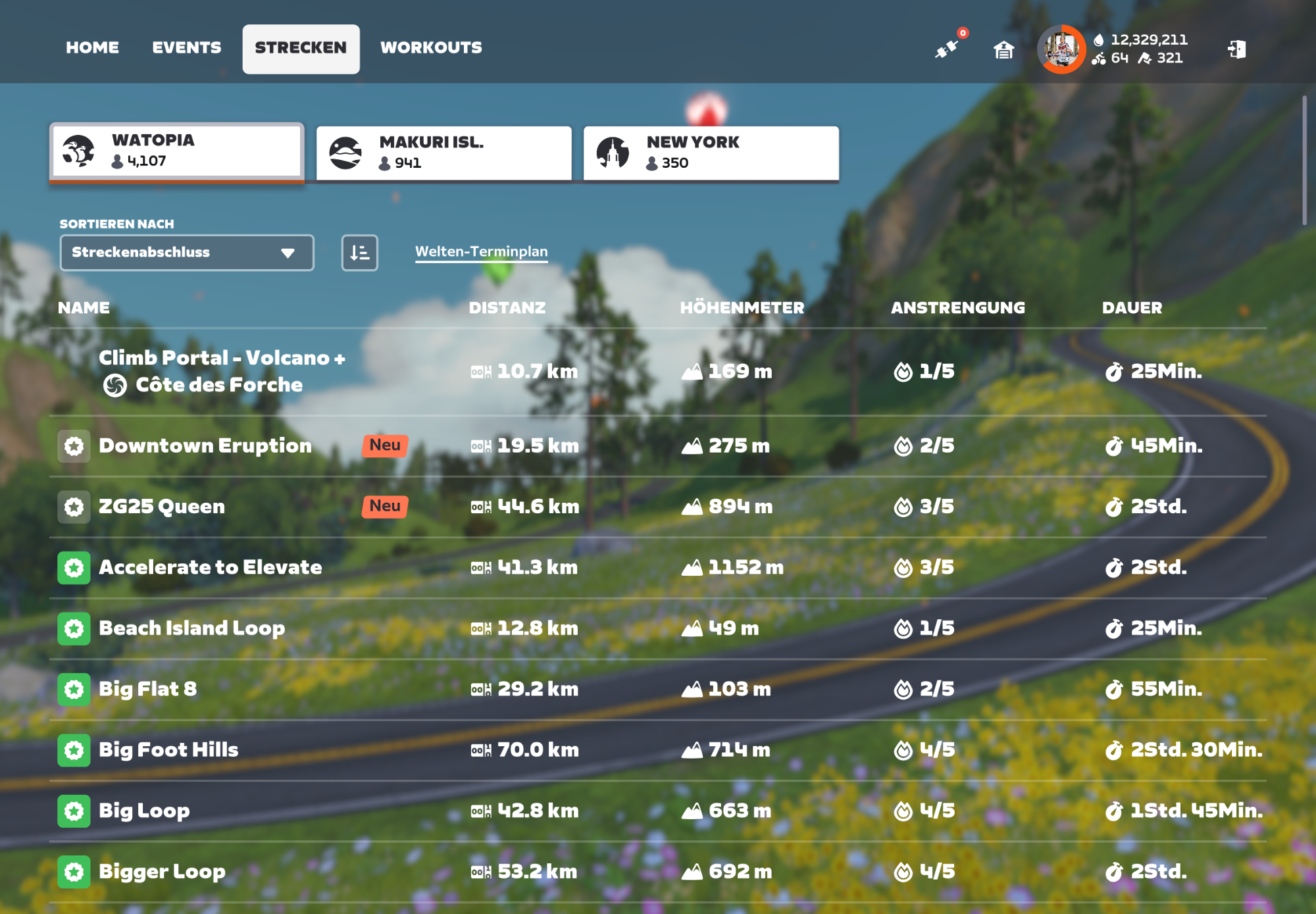Image resolution: width=1316 pixels, height=914 pixels.
Task: Open the garage house icon
Action: 1003,49
